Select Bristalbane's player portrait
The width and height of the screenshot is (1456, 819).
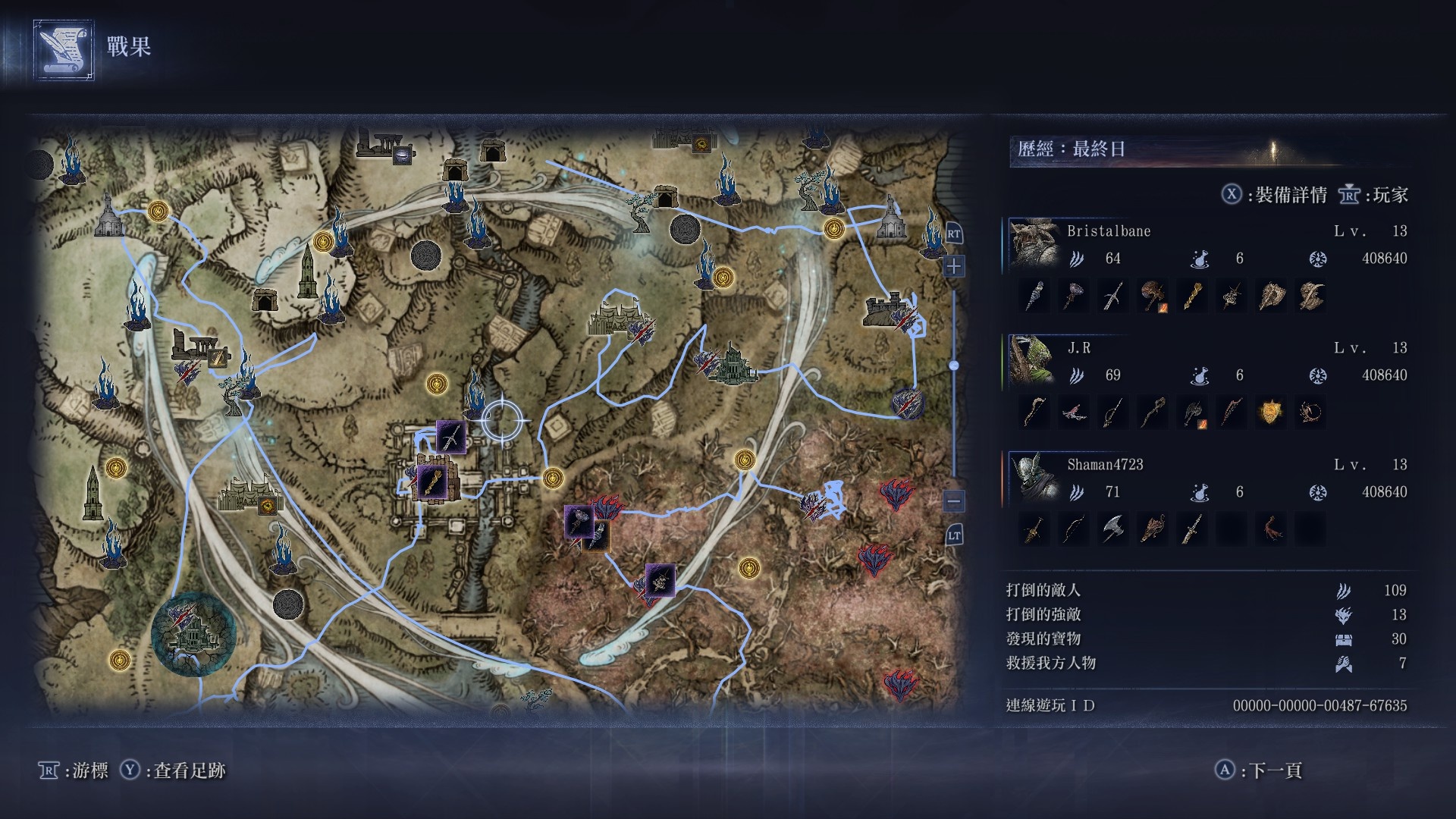click(x=1034, y=244)
